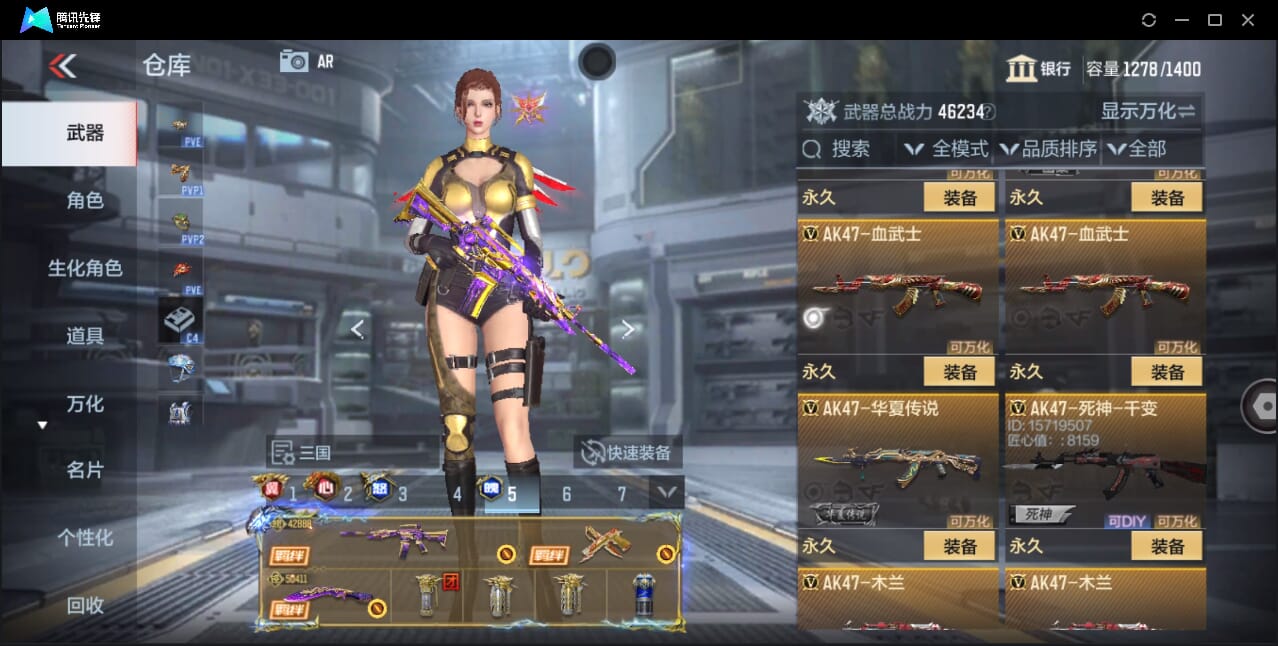Open the 品质排序 sort dropdown

click(1048, 149)
